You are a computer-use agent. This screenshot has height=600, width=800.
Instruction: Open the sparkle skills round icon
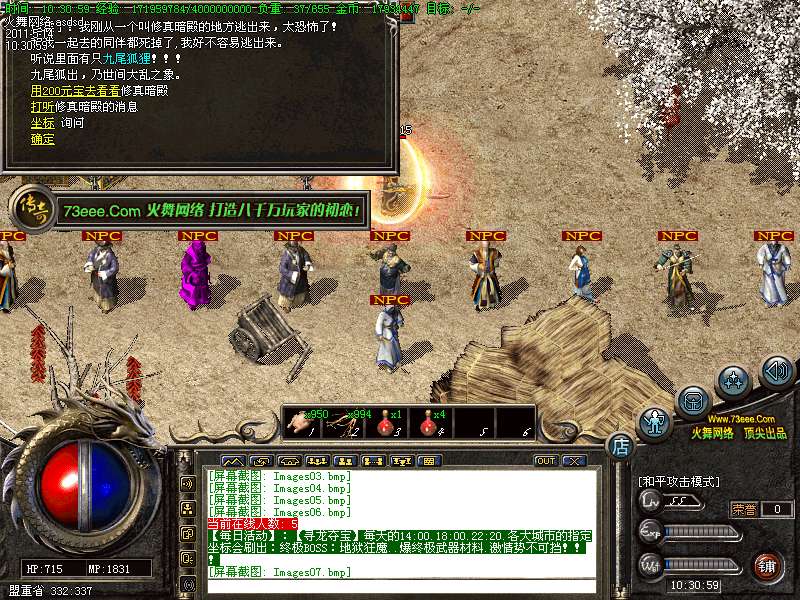pyautogui.click(x=734, y=381)
